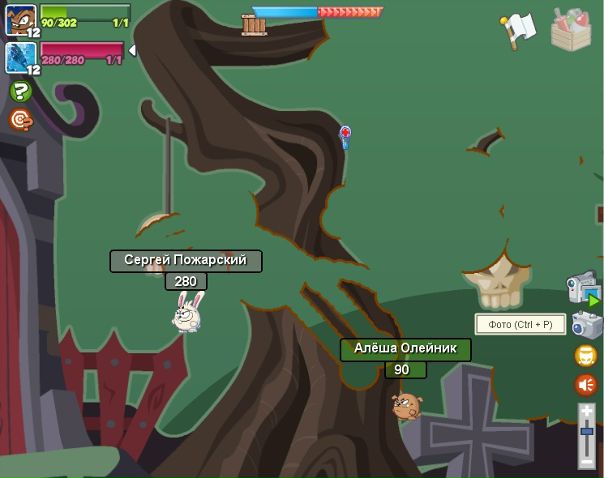Select the brown hamster team portrait

pos(20,19)
